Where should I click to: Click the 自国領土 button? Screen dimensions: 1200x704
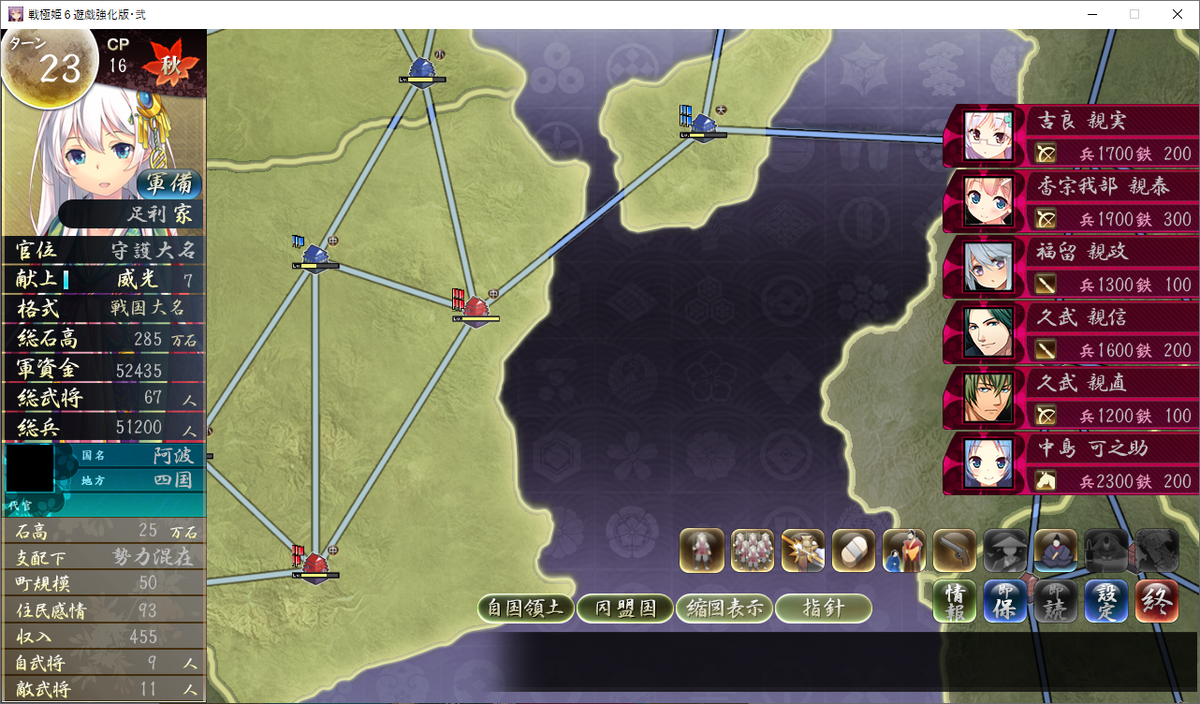(526, 608)
